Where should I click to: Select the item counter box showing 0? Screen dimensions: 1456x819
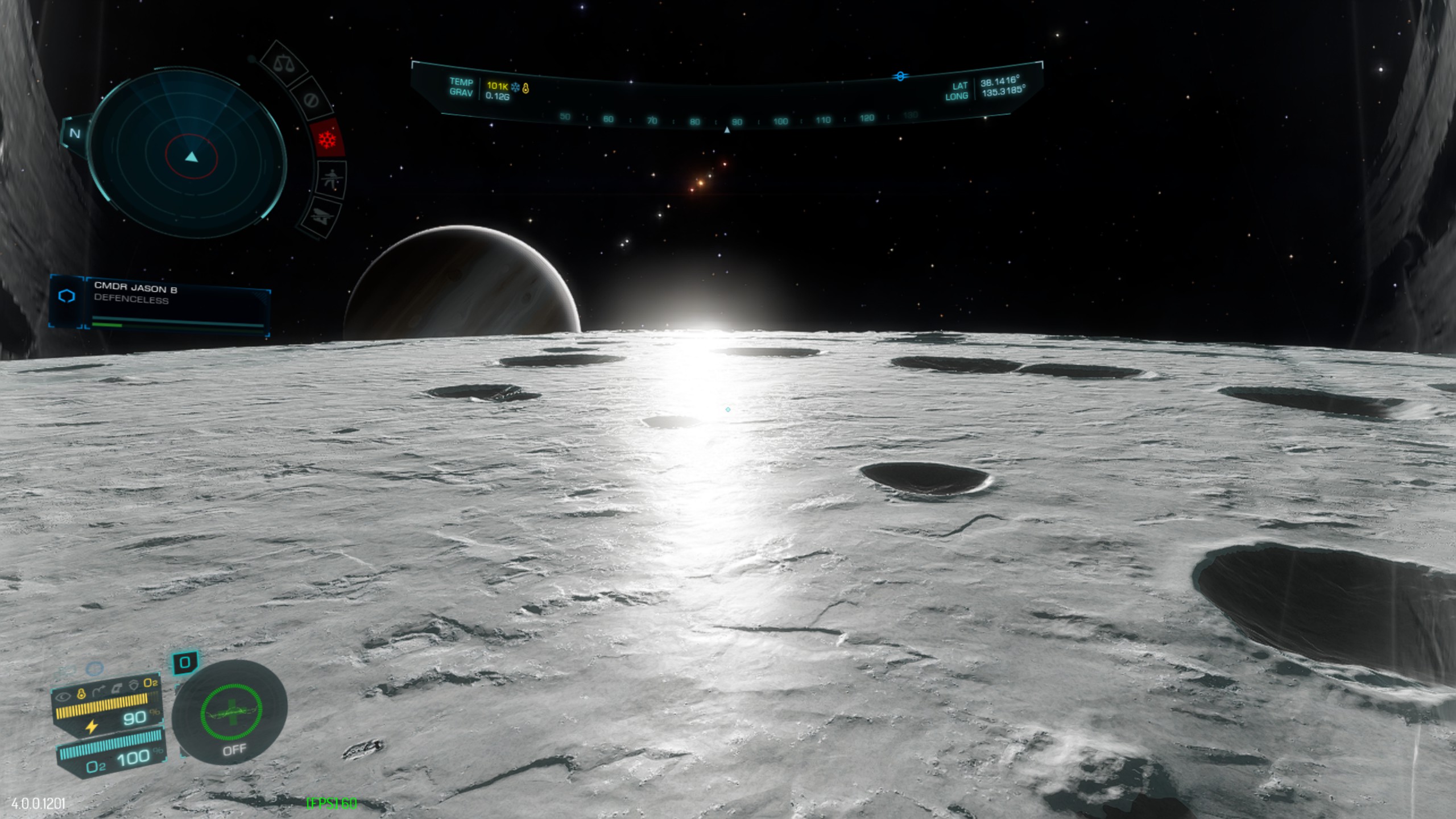185,663
